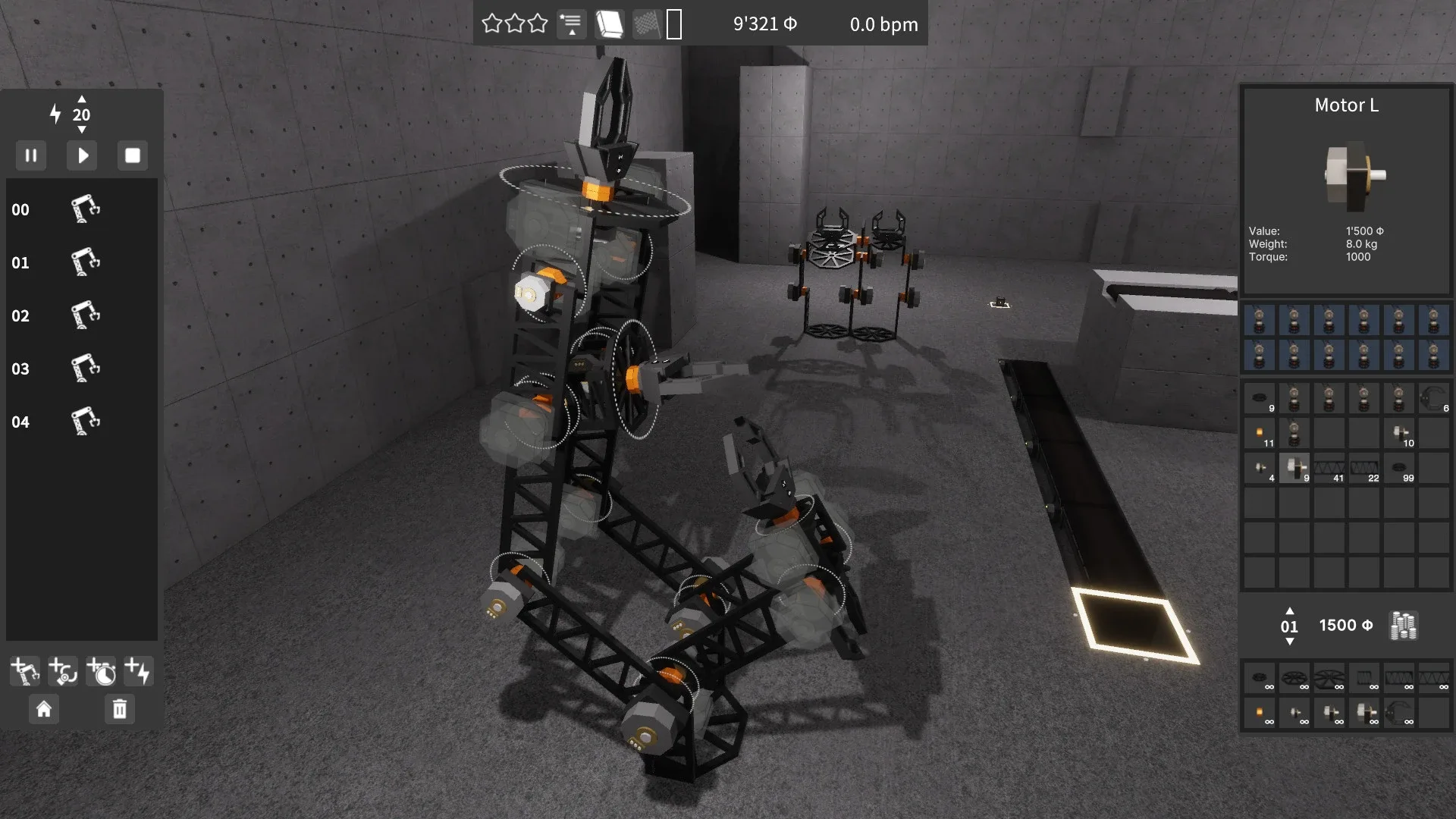
Task: Click the trash bin delete icon
Action: (x=118, y=709)
